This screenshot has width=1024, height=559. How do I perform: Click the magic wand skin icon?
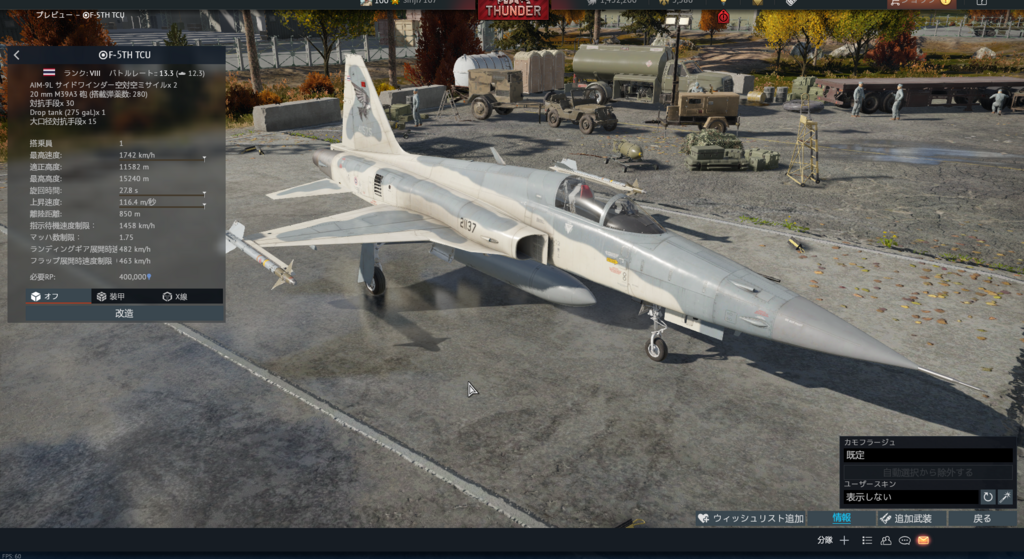click(1005, 497)
